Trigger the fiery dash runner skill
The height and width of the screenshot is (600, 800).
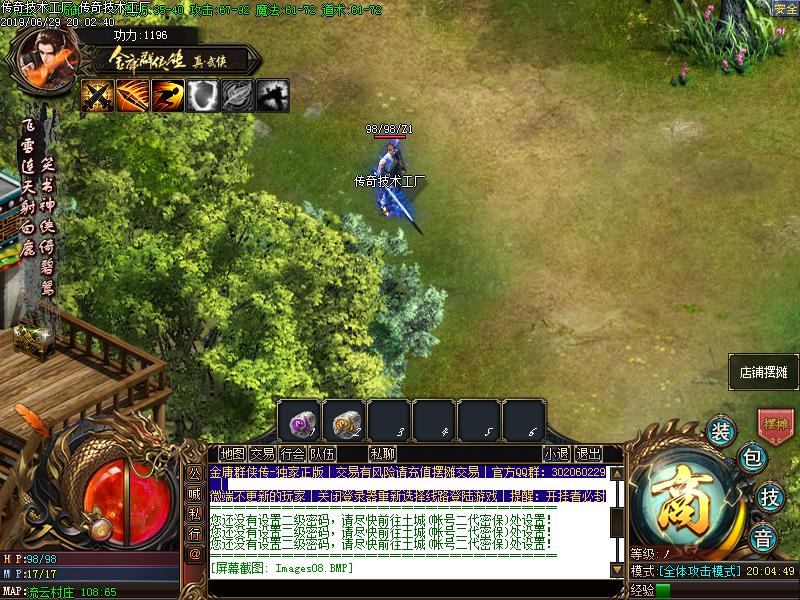pyautogui.click(x=168, y=96)
